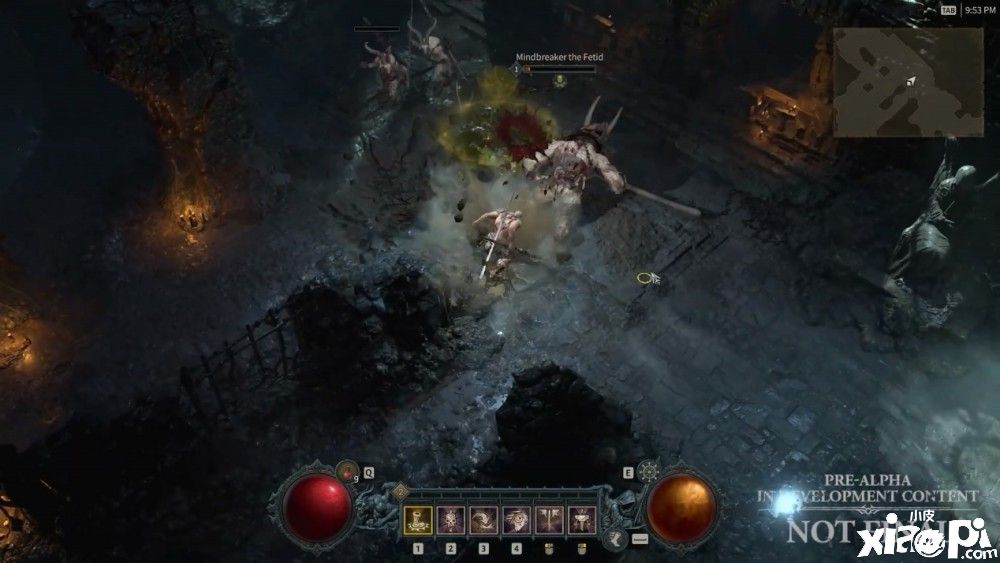Open the wheel icon above the orange globe
Screen dimensions: 1000x563
coord(648,470)
